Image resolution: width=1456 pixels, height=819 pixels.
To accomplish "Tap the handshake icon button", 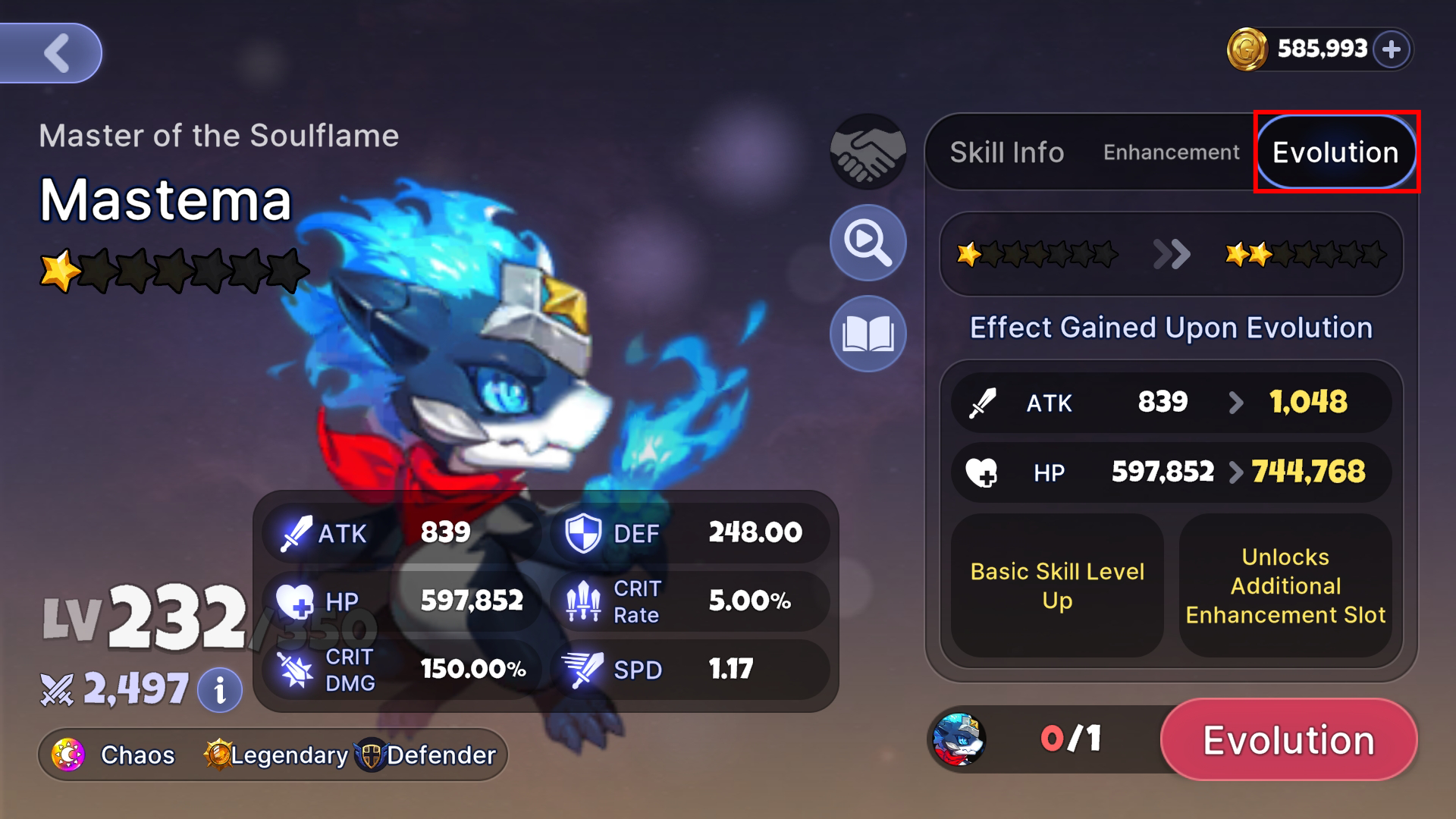I will click(x=868, y=152).
